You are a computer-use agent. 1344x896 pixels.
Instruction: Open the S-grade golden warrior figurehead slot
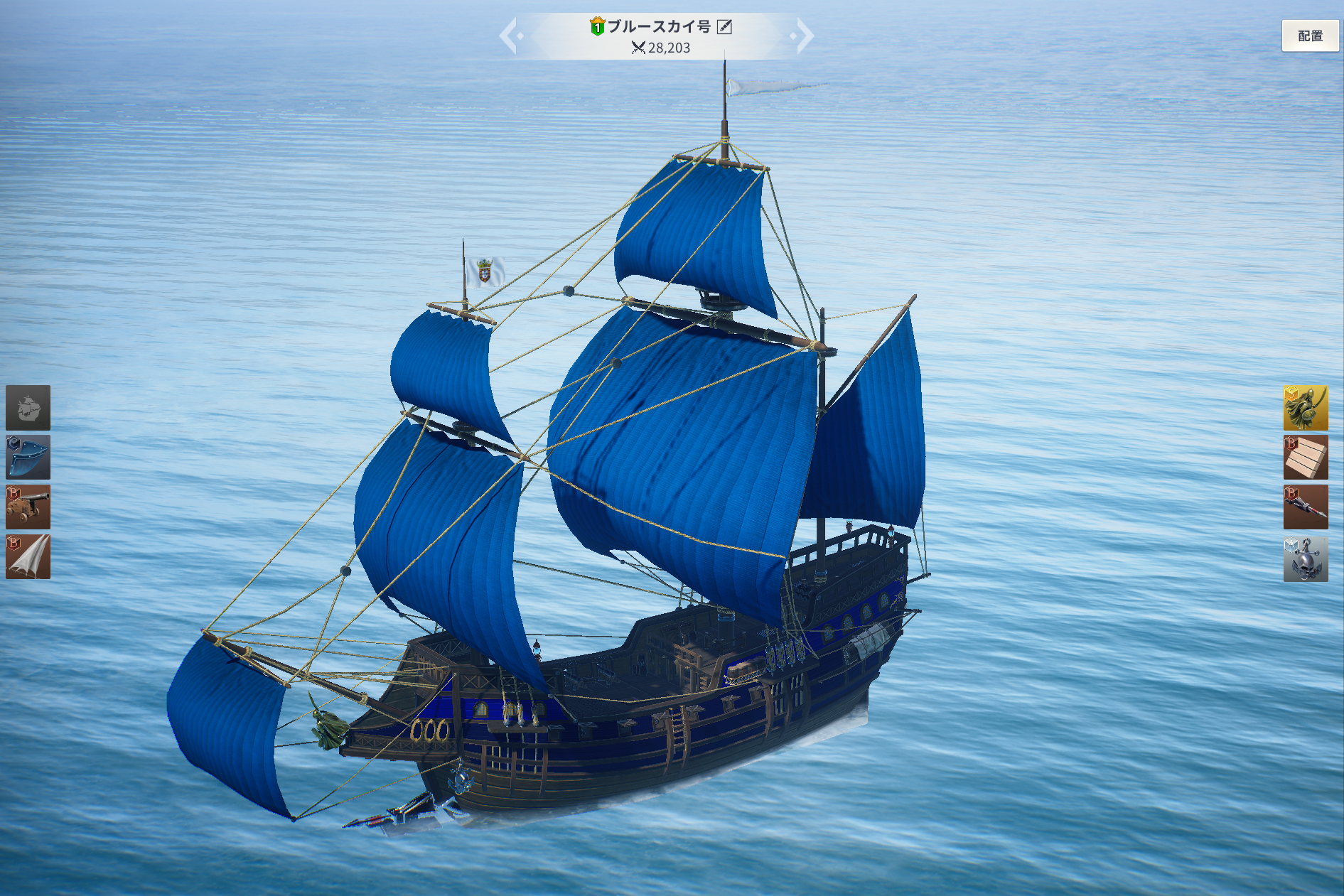point(1306,408)
